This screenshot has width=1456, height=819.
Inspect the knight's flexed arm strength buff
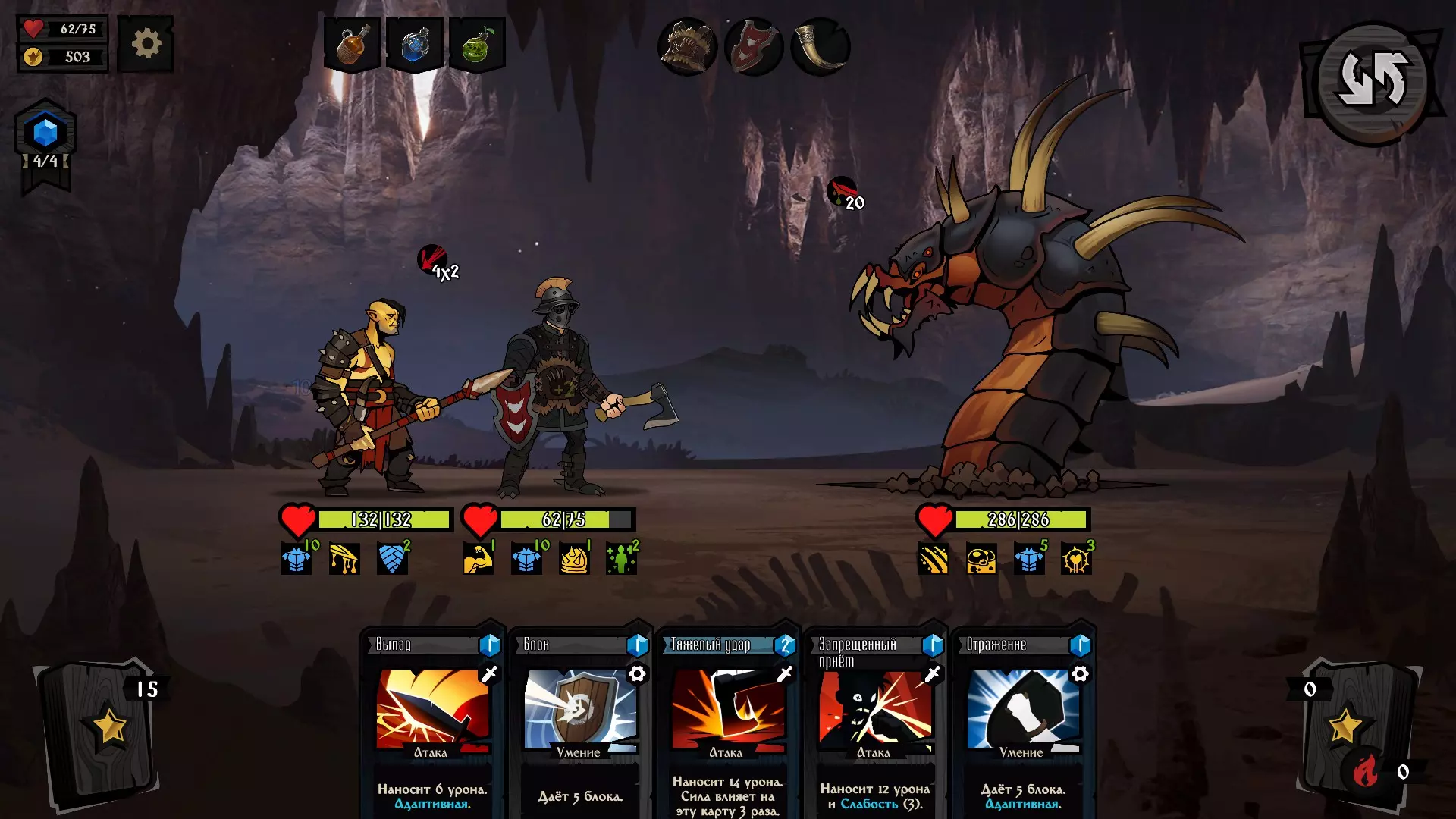(478, 560)
